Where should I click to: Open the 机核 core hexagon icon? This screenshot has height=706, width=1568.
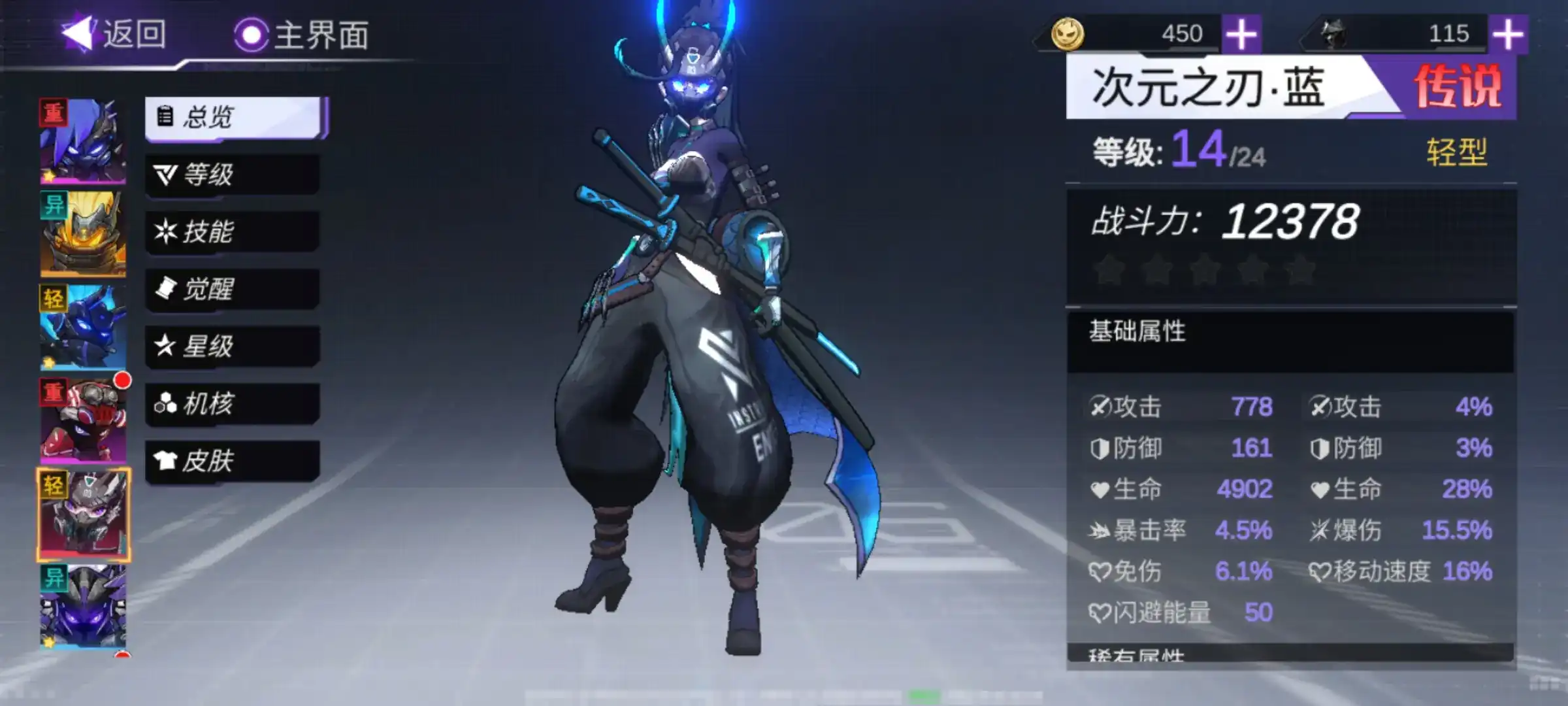click(166, 403)
